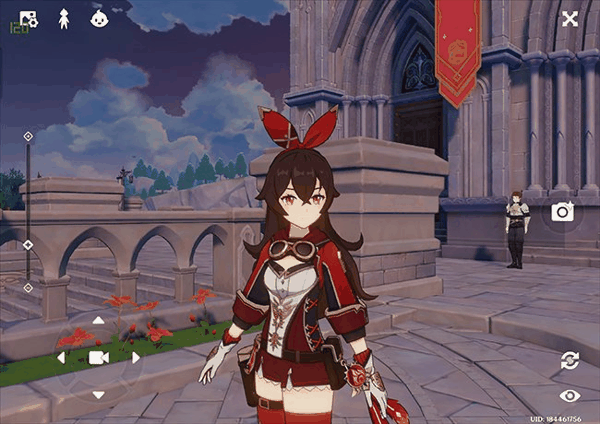Close the photo mode screen
The width and height of the screenshot is (600, 424).
pos(570,18)
